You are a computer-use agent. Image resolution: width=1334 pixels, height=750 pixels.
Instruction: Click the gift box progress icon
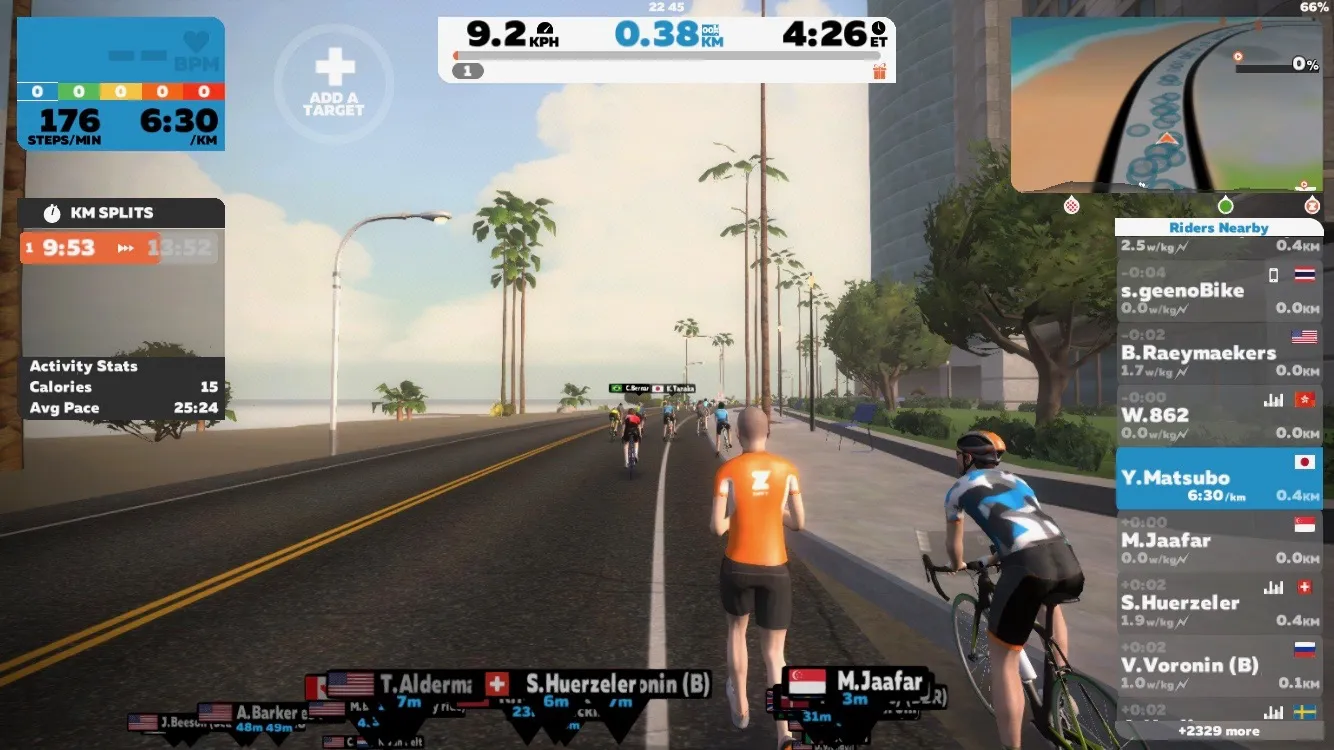click(x=880, y=71)
